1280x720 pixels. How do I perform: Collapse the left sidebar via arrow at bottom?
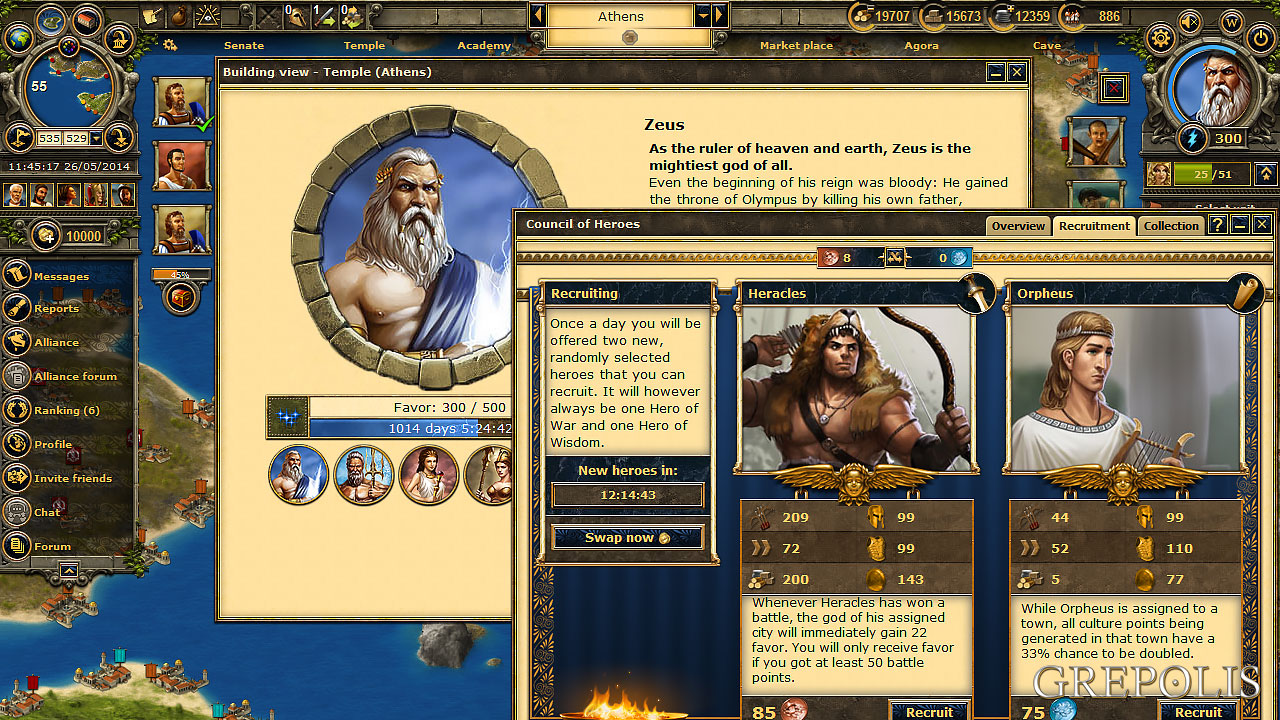[x=68, y=570]
